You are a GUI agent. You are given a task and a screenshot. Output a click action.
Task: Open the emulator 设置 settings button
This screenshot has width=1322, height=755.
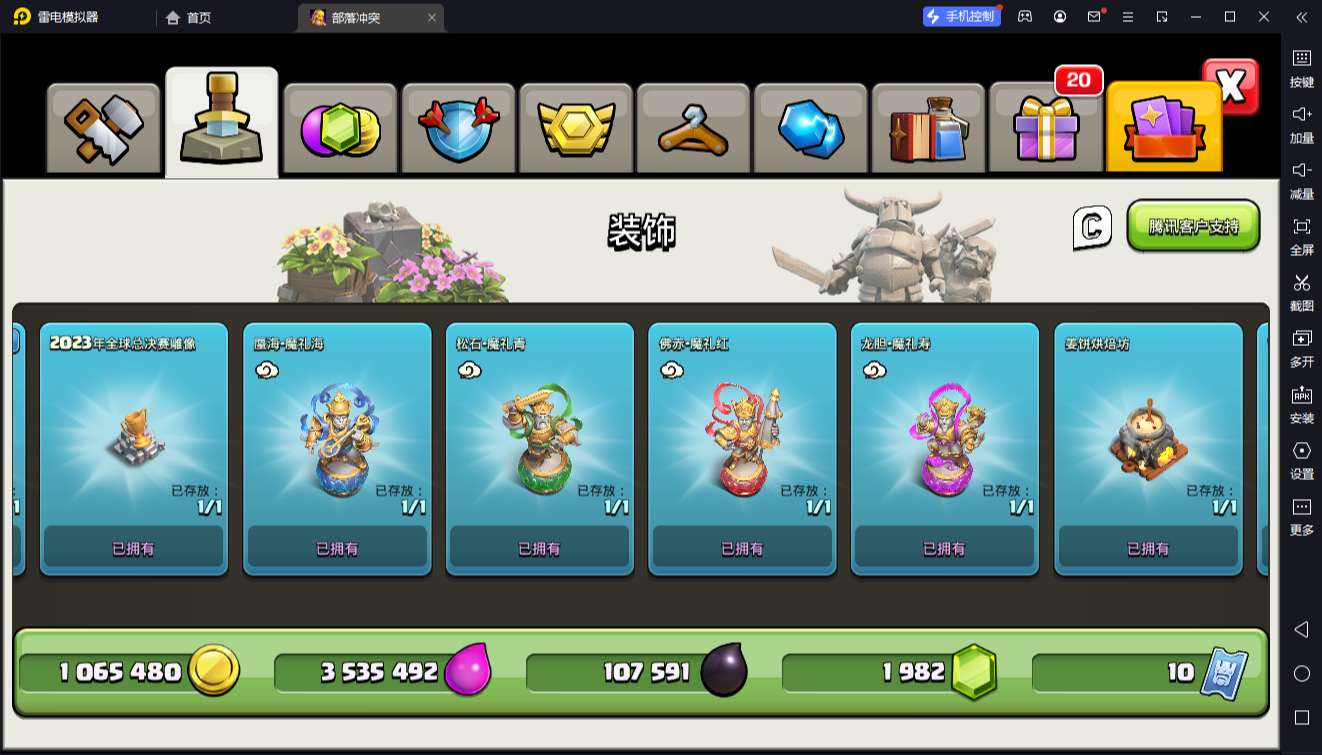(1301, 459)
